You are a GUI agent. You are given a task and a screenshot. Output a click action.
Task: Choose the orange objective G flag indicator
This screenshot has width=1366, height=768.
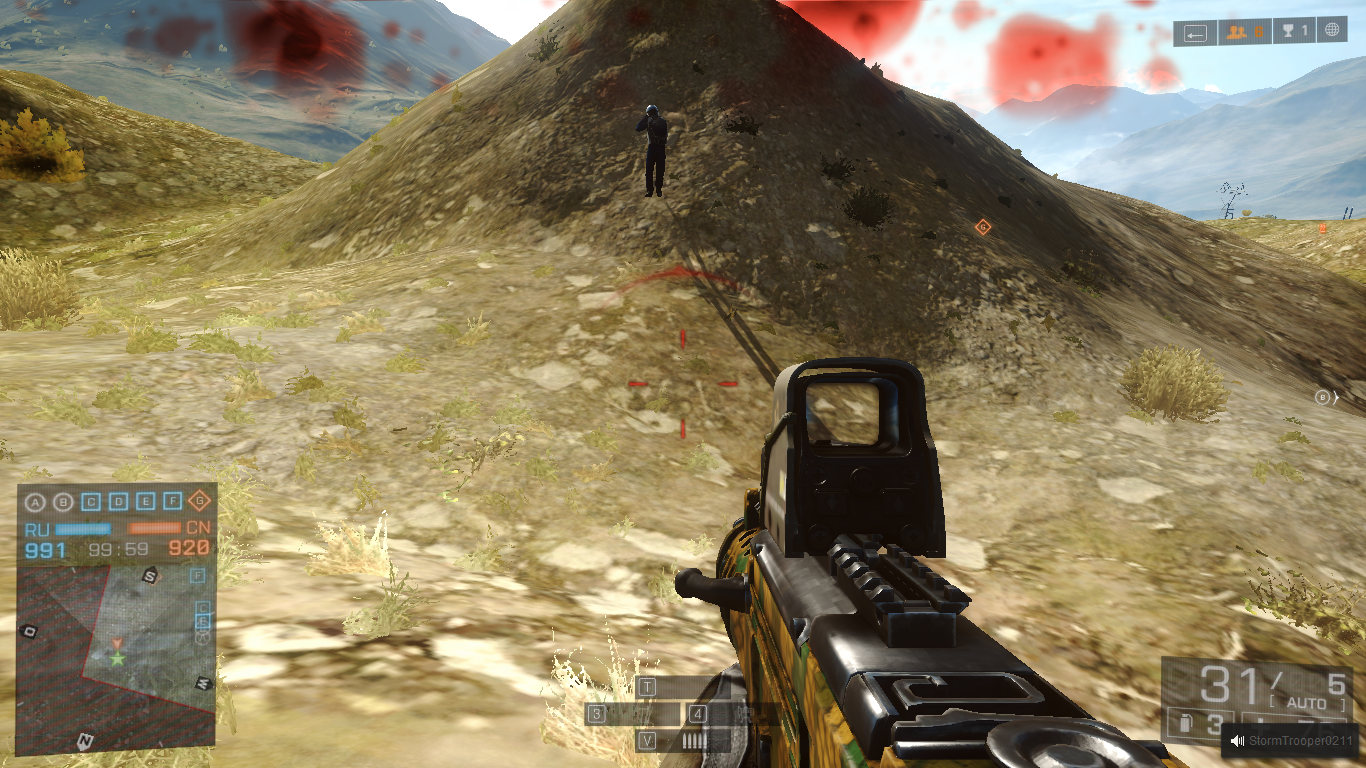pyautogui.click(x=200, y=501)
